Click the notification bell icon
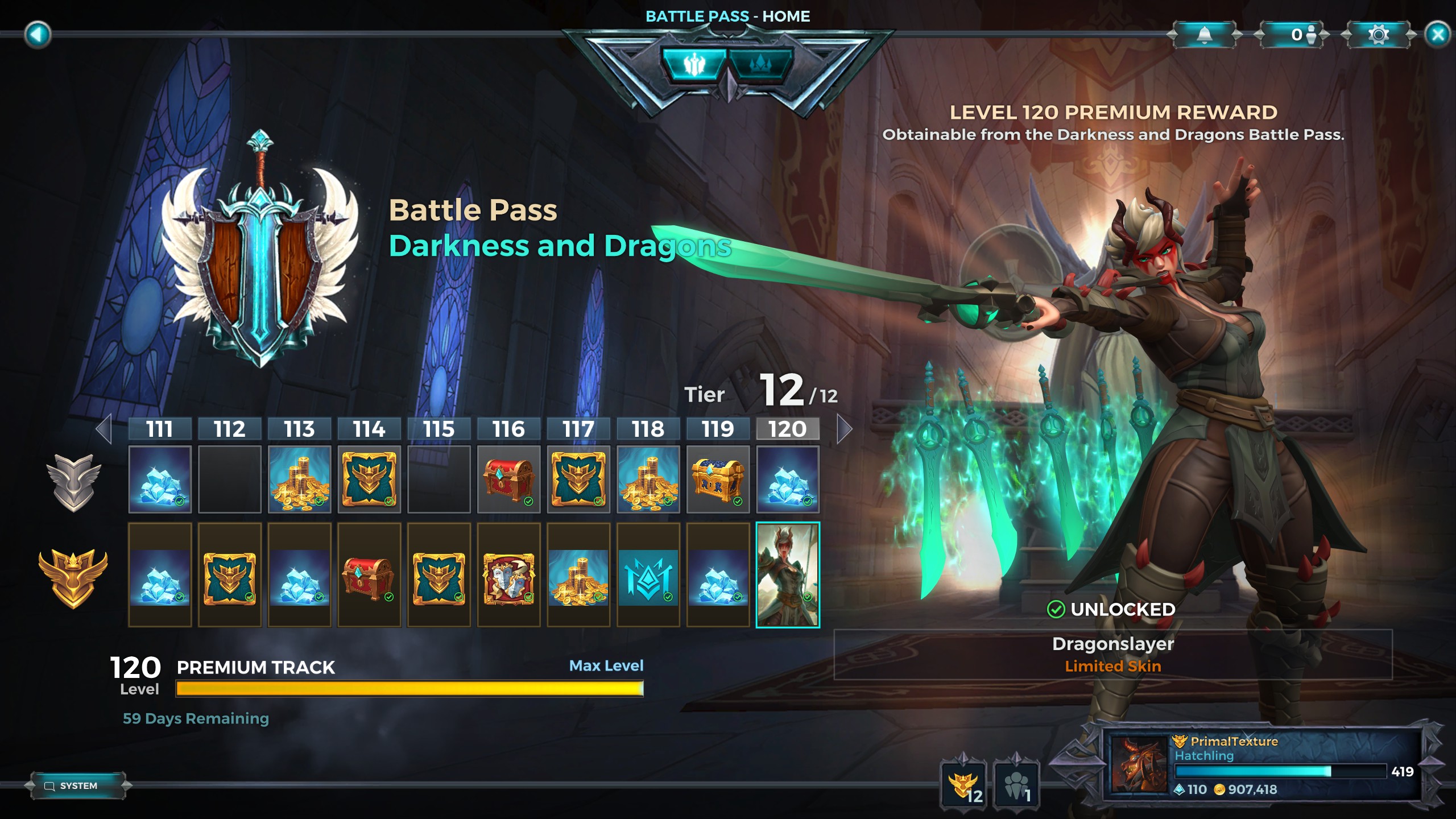Image resolution: width=1456 pixels, height=819 pixels. [x=1205, y=35]
